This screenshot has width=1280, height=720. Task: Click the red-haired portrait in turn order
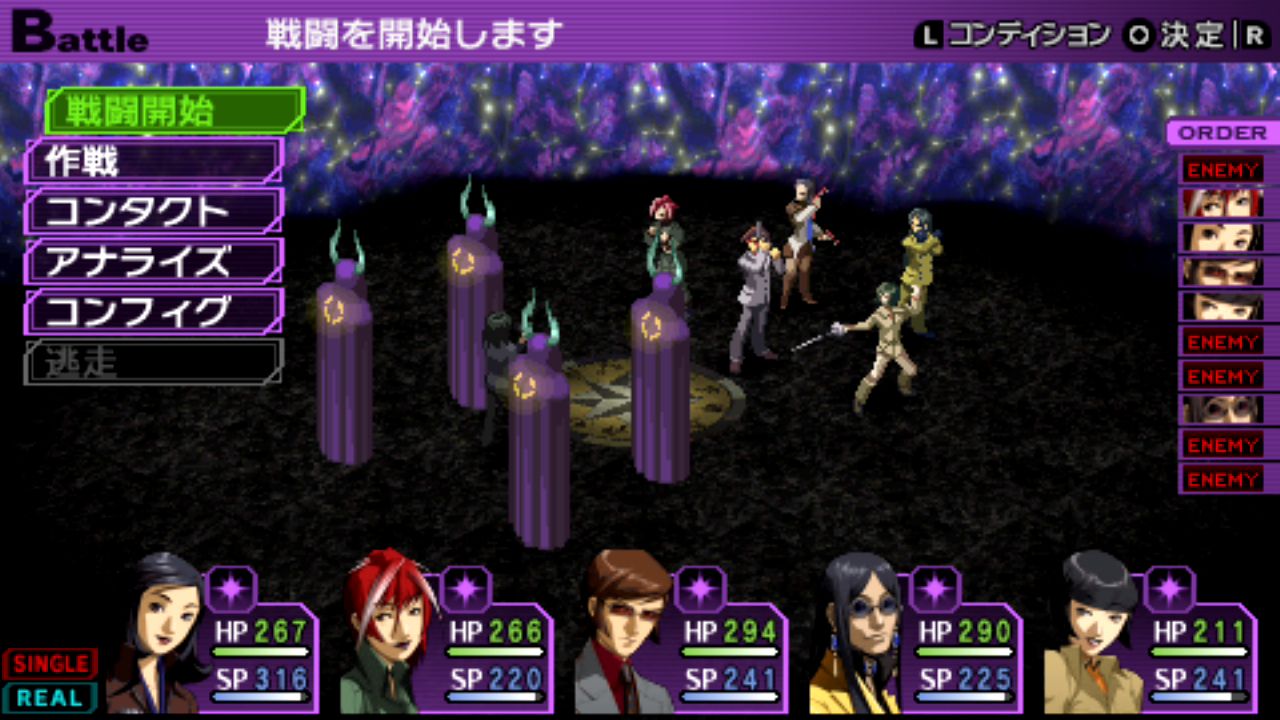coord(1221,203)
